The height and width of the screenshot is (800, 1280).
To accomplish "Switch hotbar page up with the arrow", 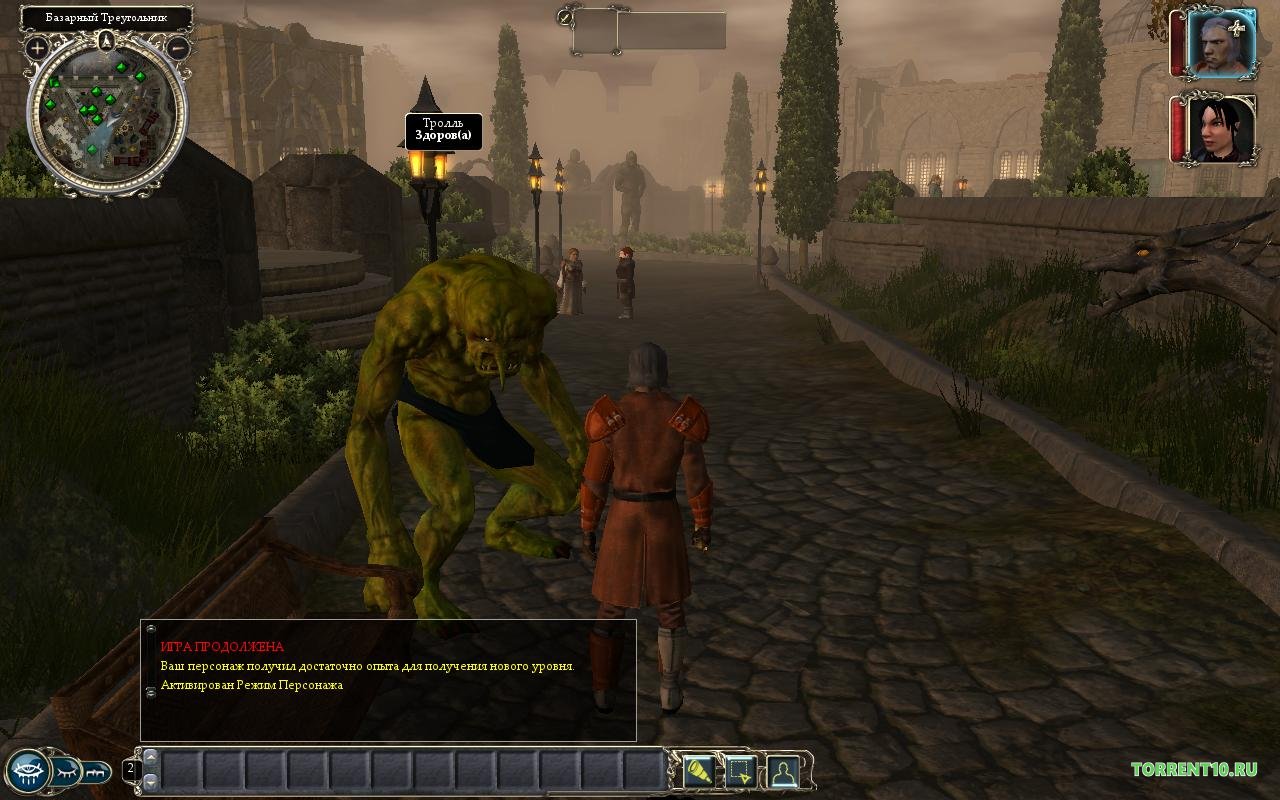I will point(151,756).
